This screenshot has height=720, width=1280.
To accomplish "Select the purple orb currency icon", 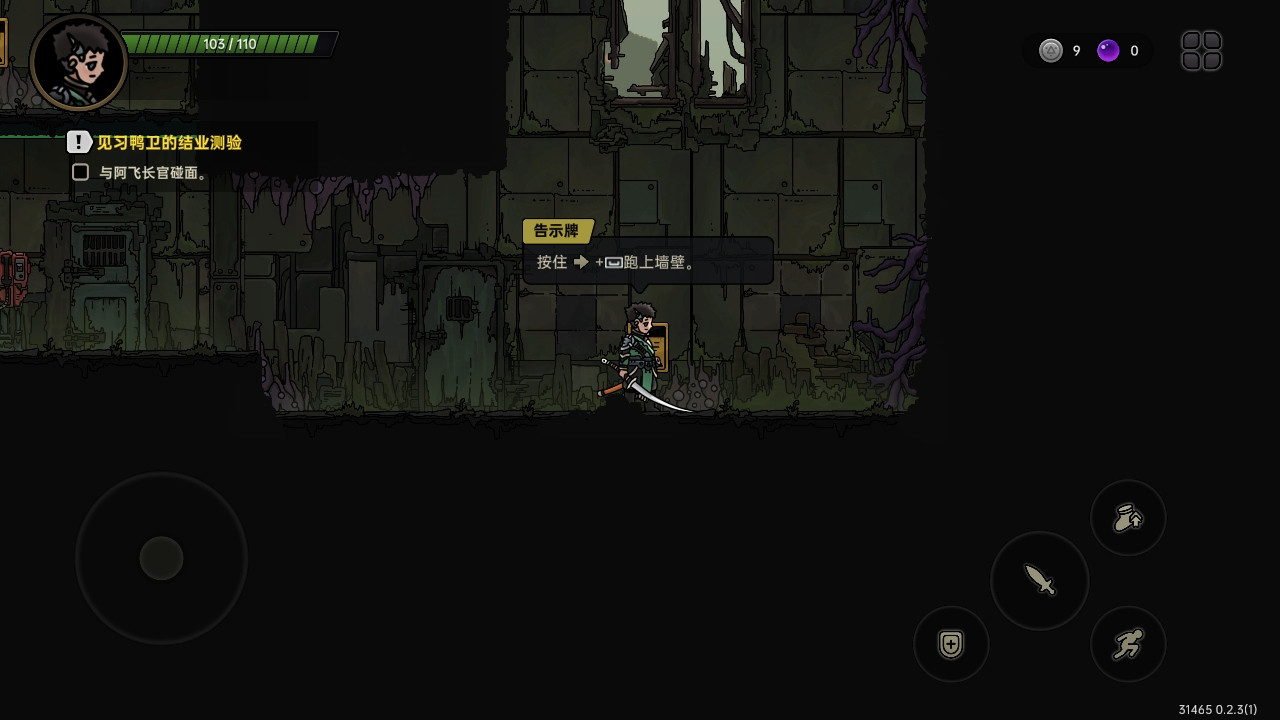I will point(1108,51).
